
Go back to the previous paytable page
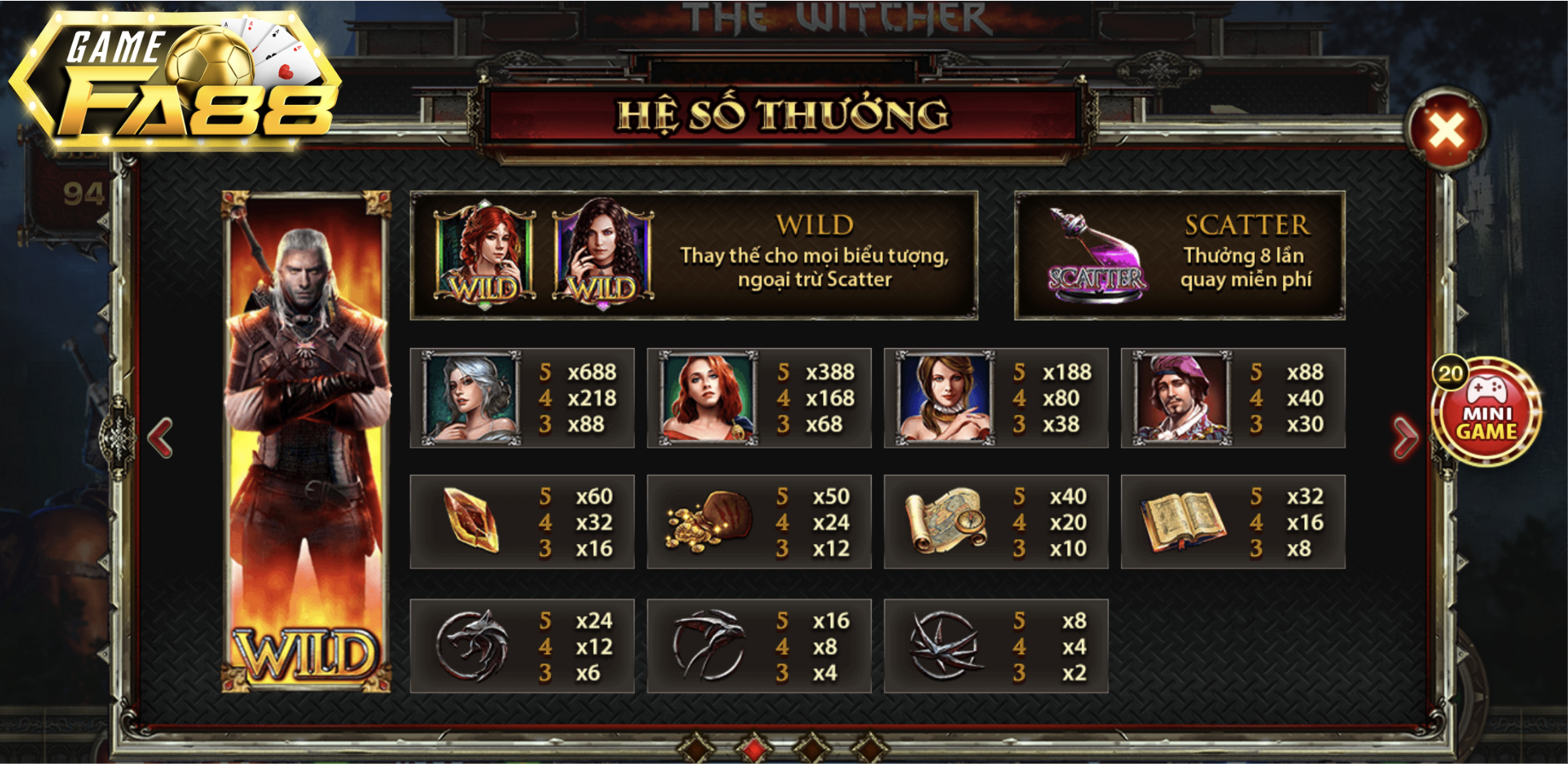160,437
